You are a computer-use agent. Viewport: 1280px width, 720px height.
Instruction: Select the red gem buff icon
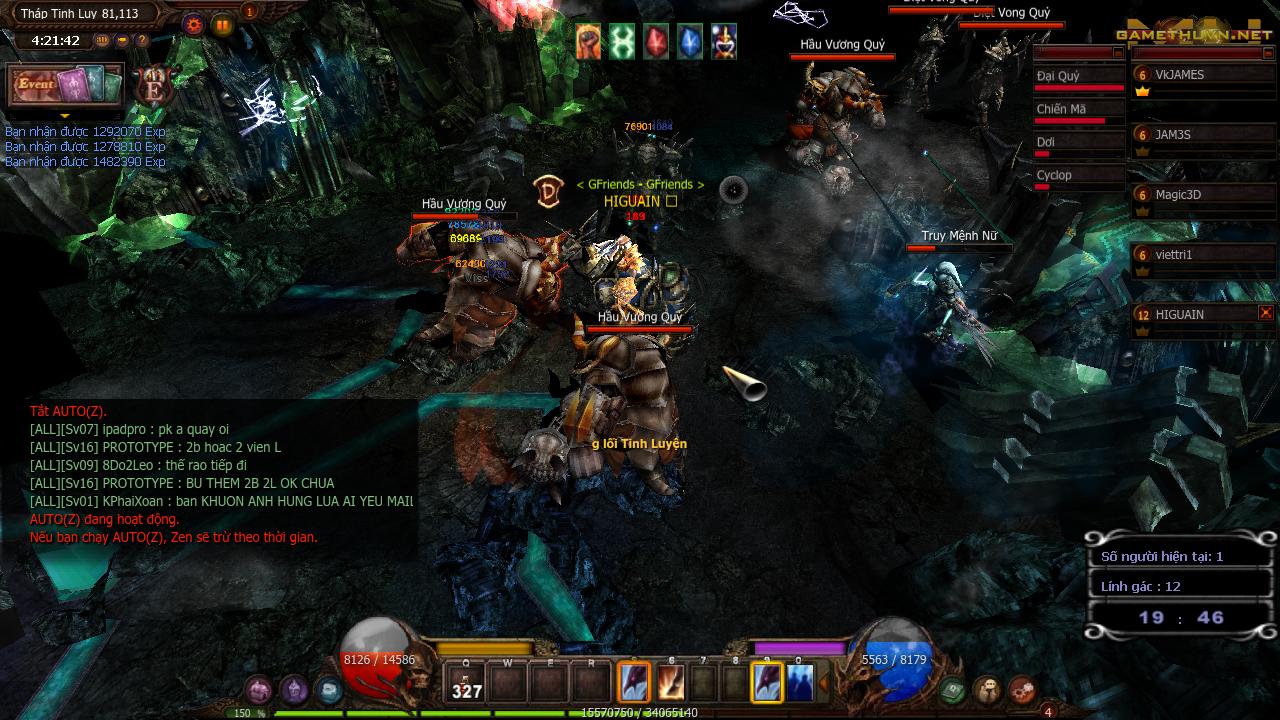pos(656,42)
